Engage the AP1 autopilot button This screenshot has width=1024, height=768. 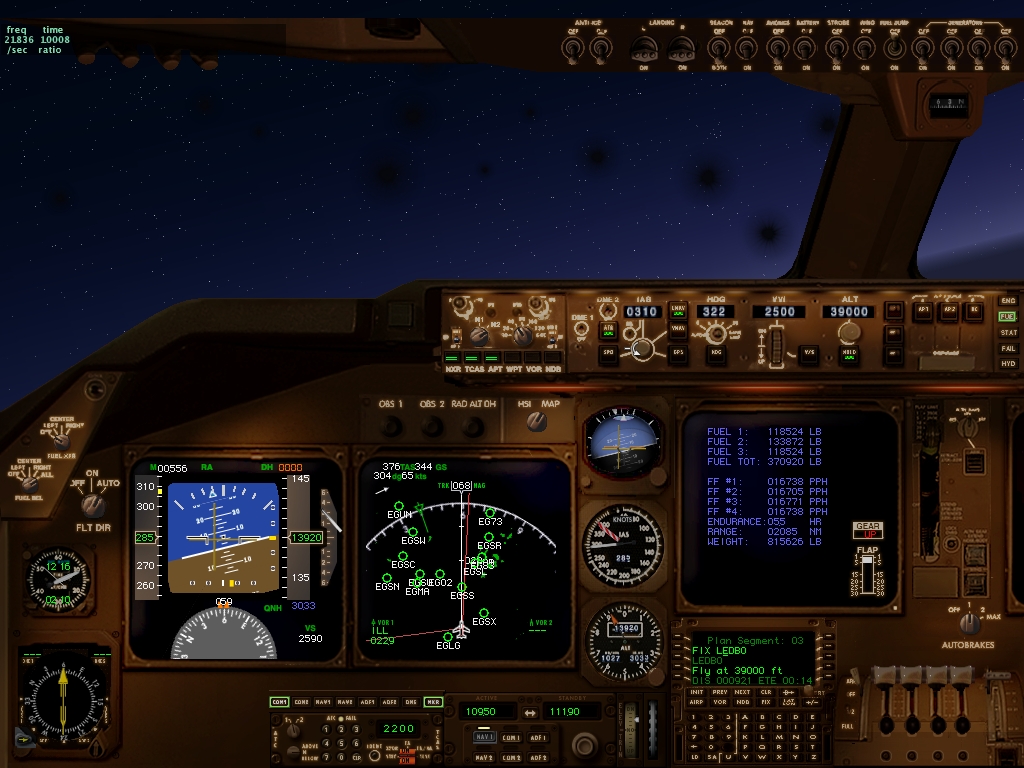point(923,310)
